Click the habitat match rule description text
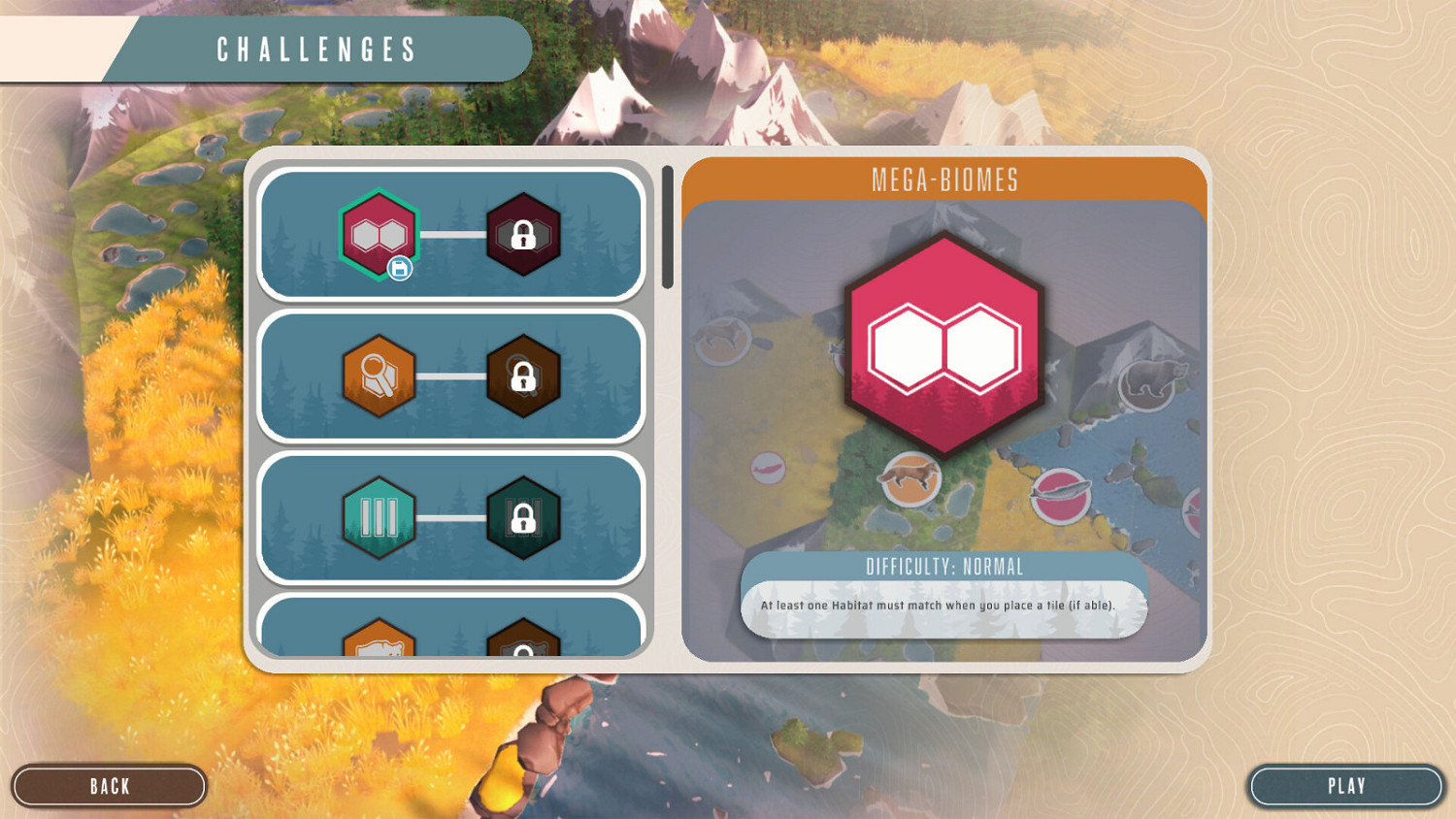The width and height of the screenshot is (1456, 819). 944,605
